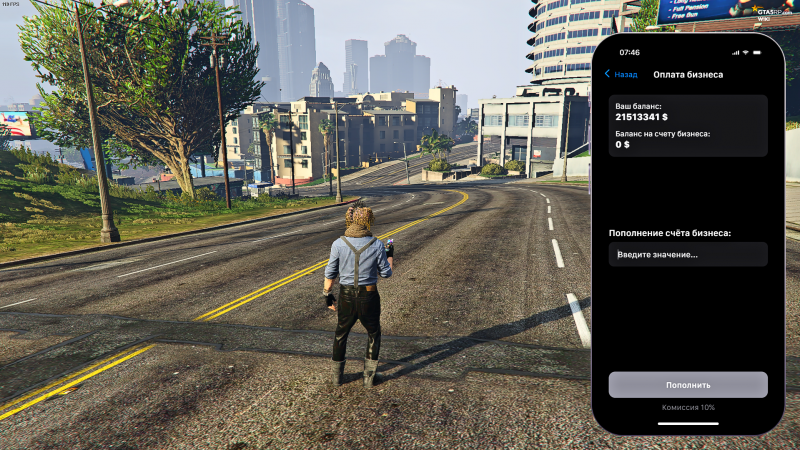Click the Пополнить button
Viewport: 800px width, 450px height.
688,385
